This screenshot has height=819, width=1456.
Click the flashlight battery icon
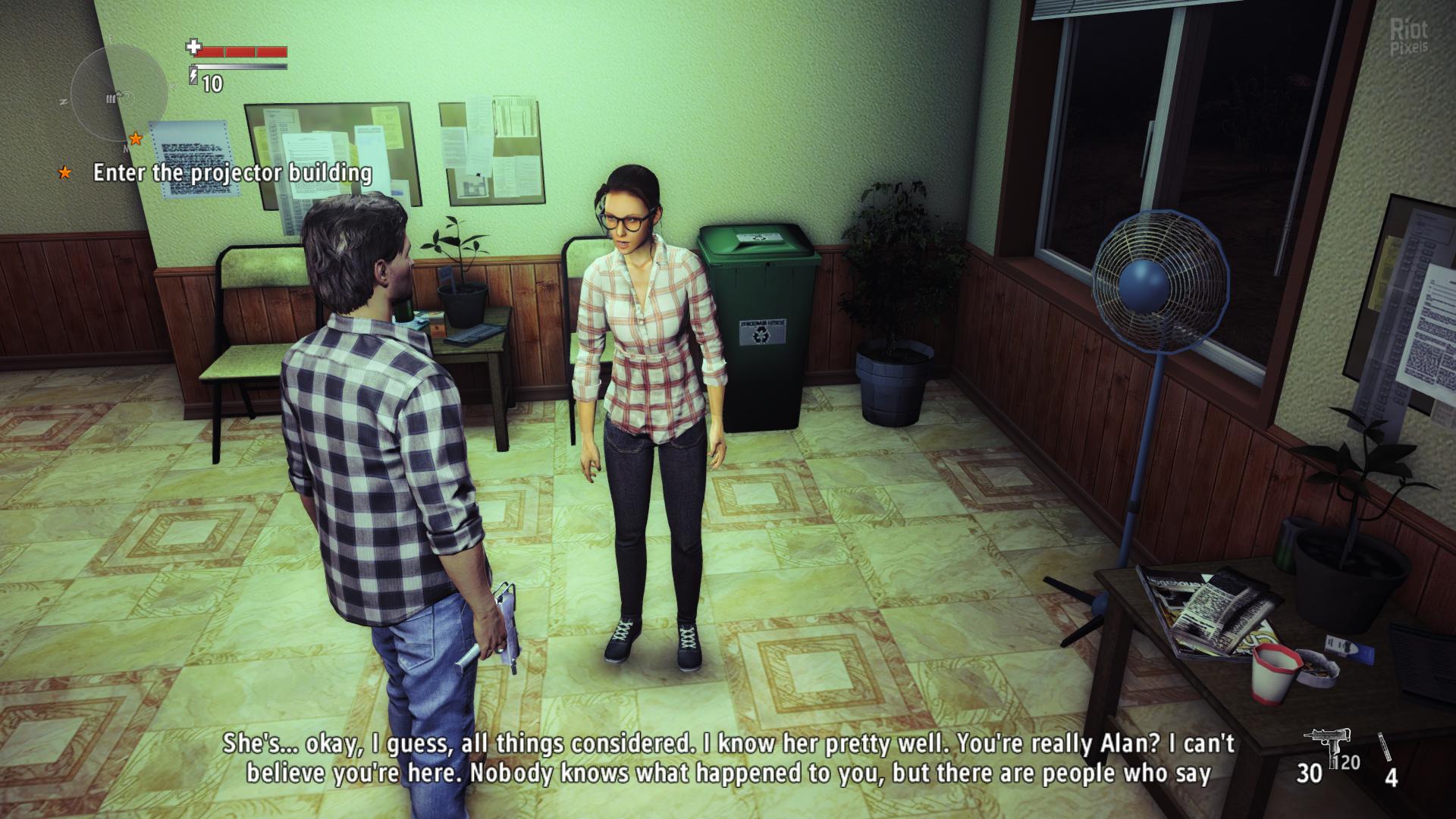click(x=194, y=76)
